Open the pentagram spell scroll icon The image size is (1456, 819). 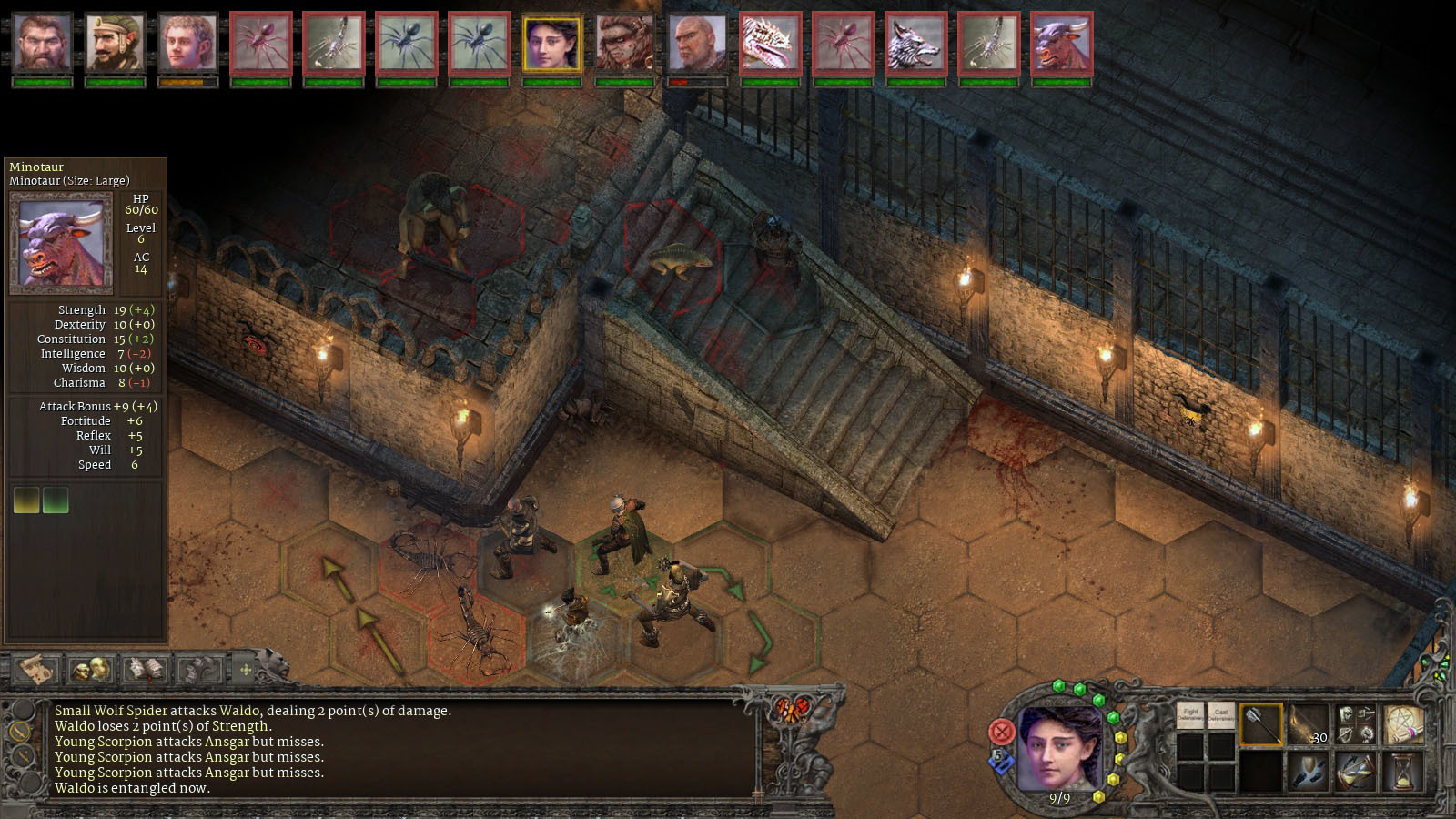point(1402,724)
